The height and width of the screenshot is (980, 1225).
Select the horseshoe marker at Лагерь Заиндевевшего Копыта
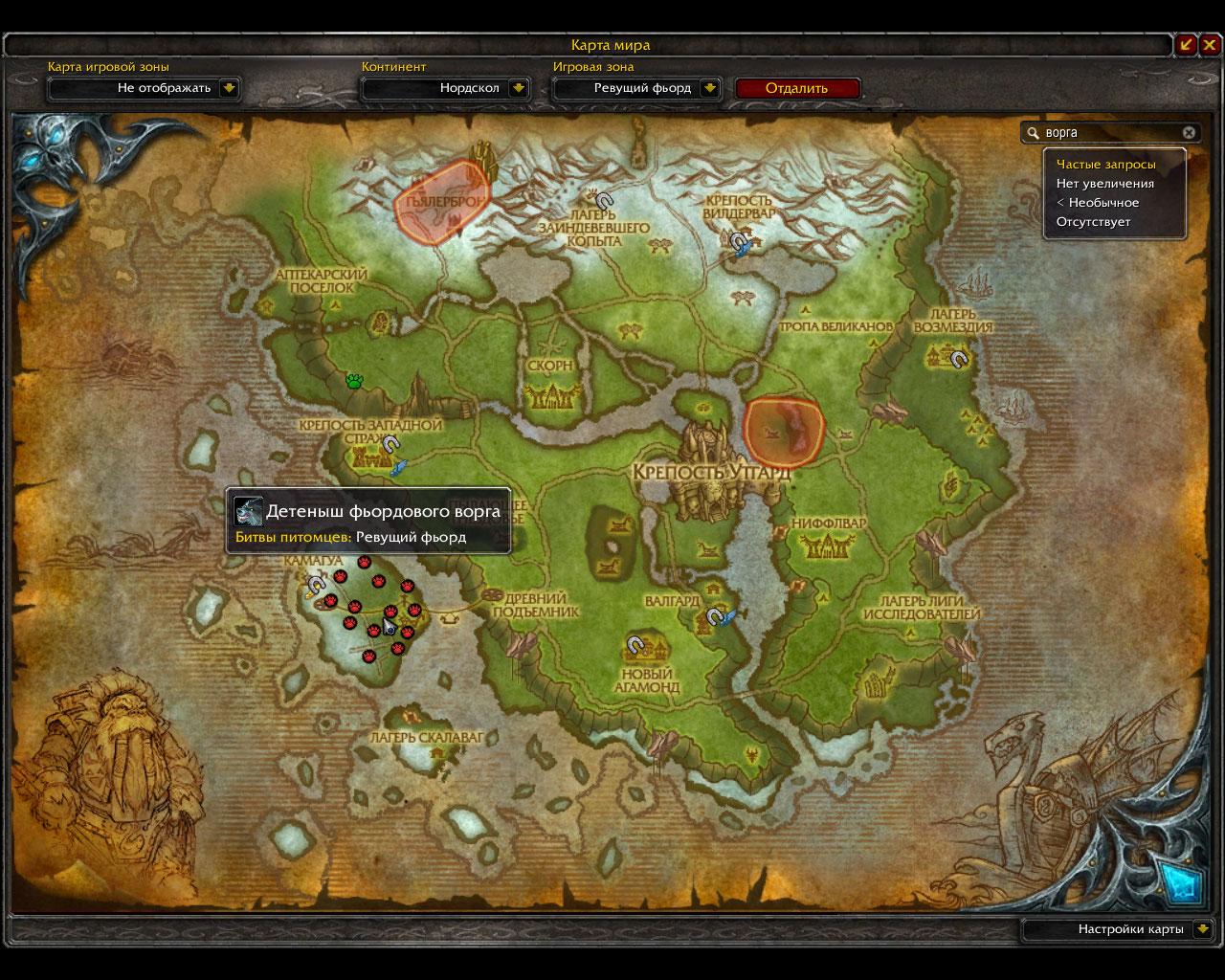pos(604,201)
